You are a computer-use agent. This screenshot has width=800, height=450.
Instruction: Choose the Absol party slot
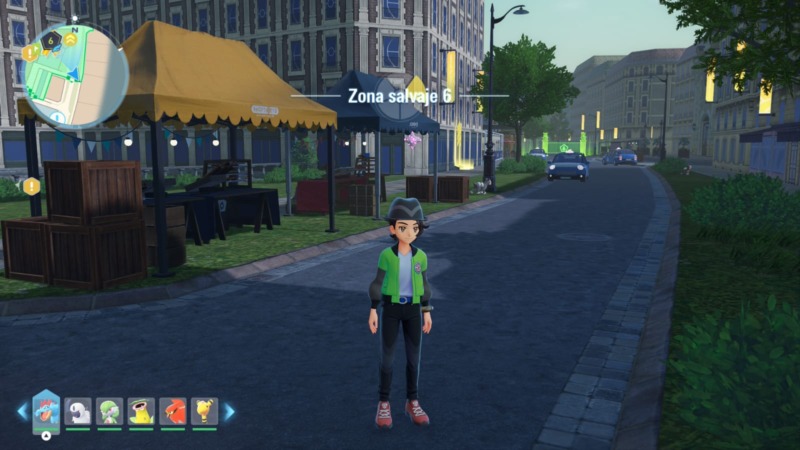click(78, 411)
